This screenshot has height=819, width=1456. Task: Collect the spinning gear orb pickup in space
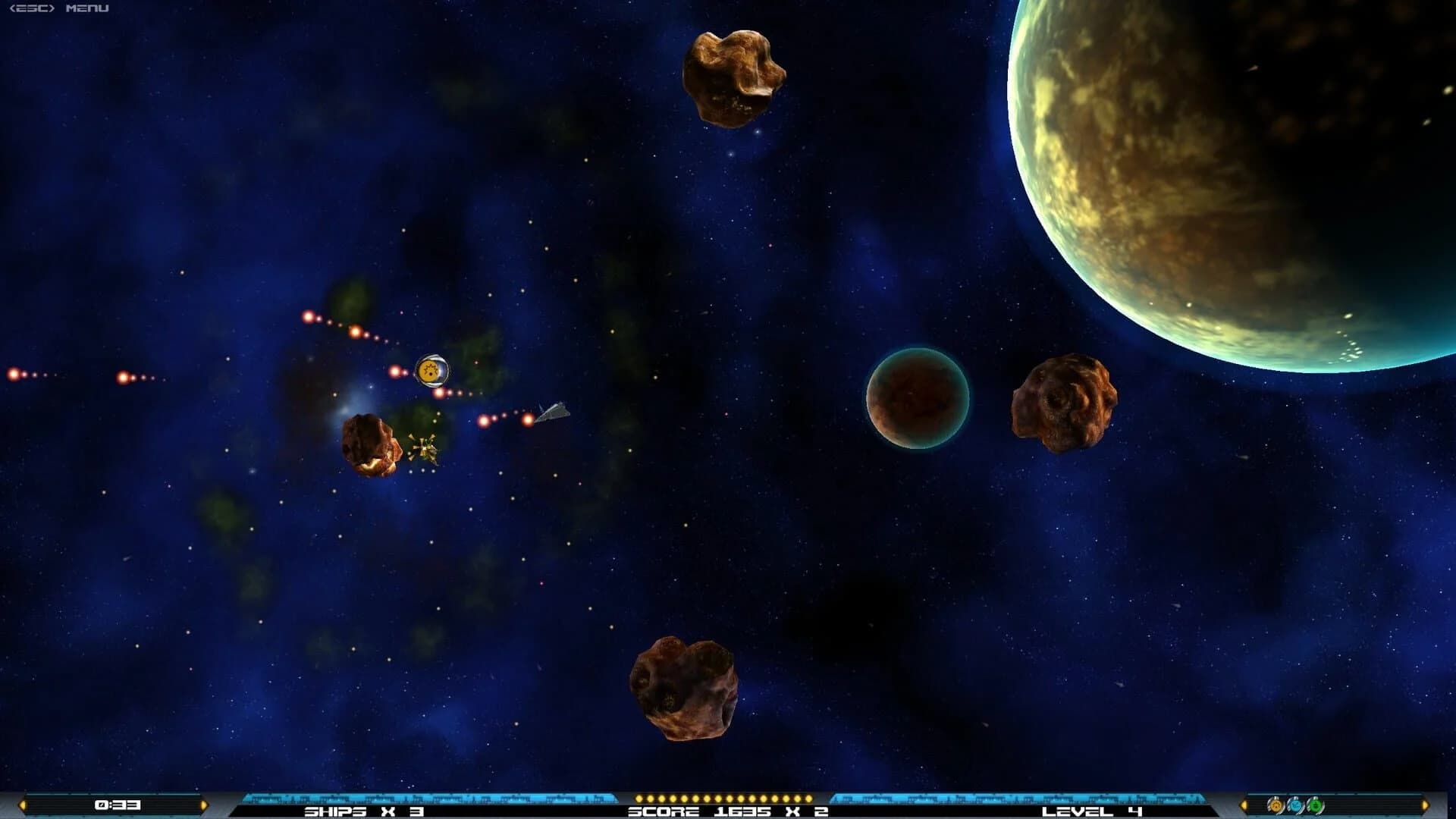(x=431, y=371)
